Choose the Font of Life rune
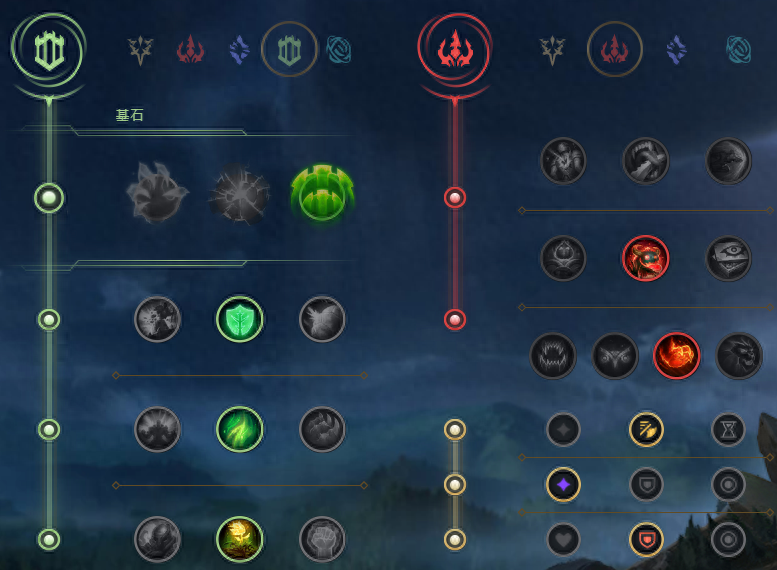 coord(240,319)
